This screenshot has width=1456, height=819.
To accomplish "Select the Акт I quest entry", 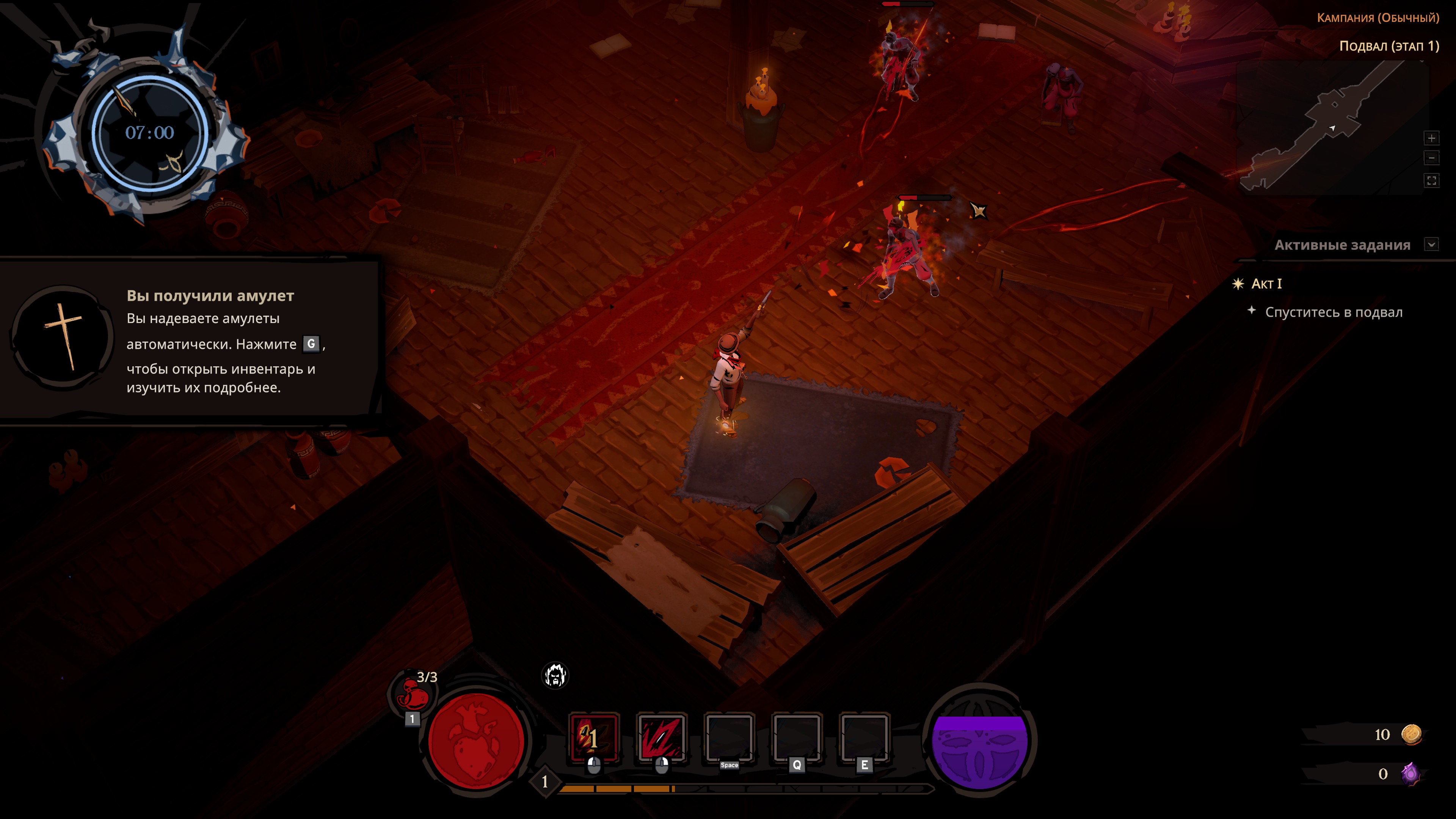I will 1266,284.
